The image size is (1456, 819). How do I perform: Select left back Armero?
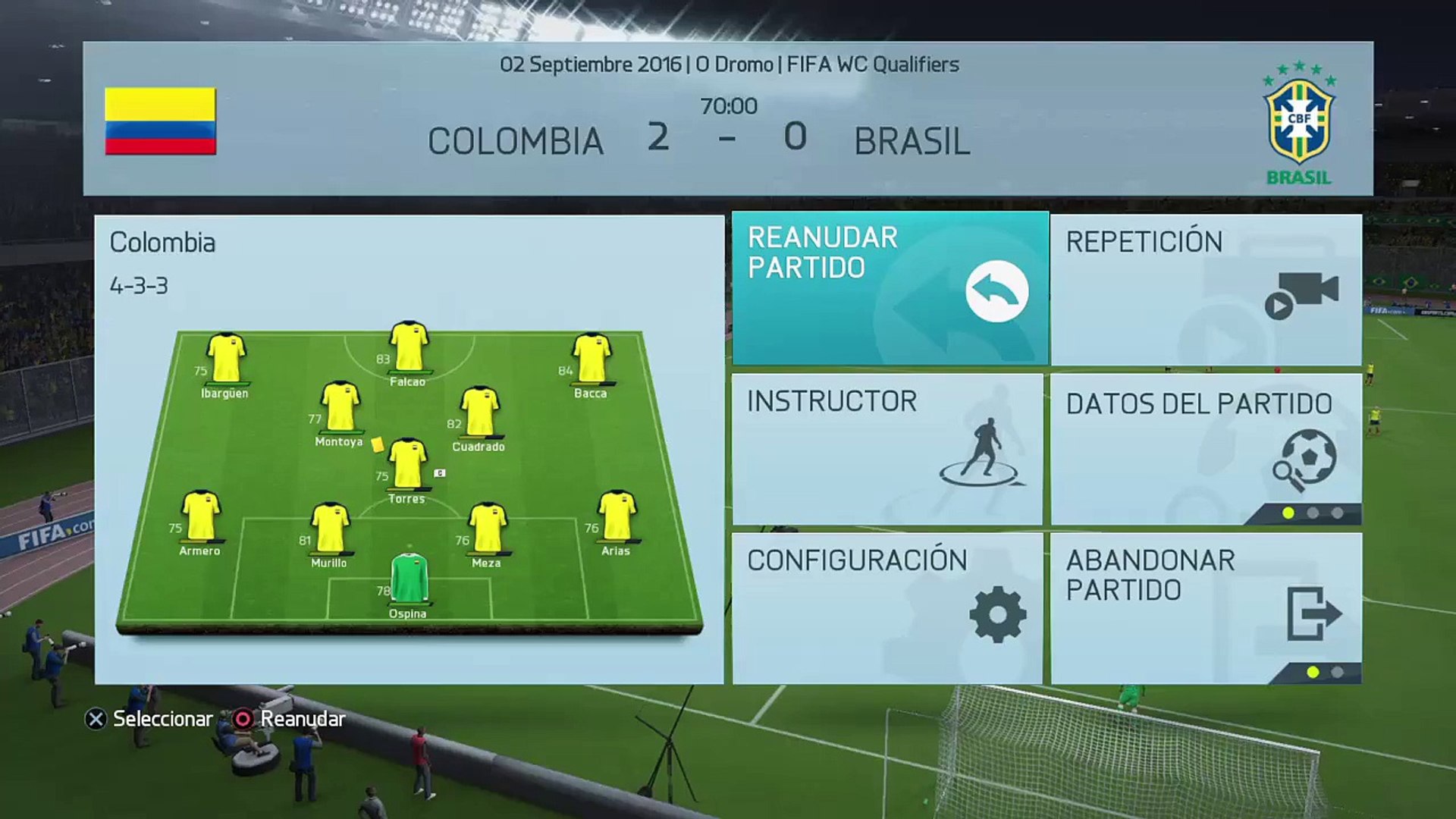tap(201, 516)
